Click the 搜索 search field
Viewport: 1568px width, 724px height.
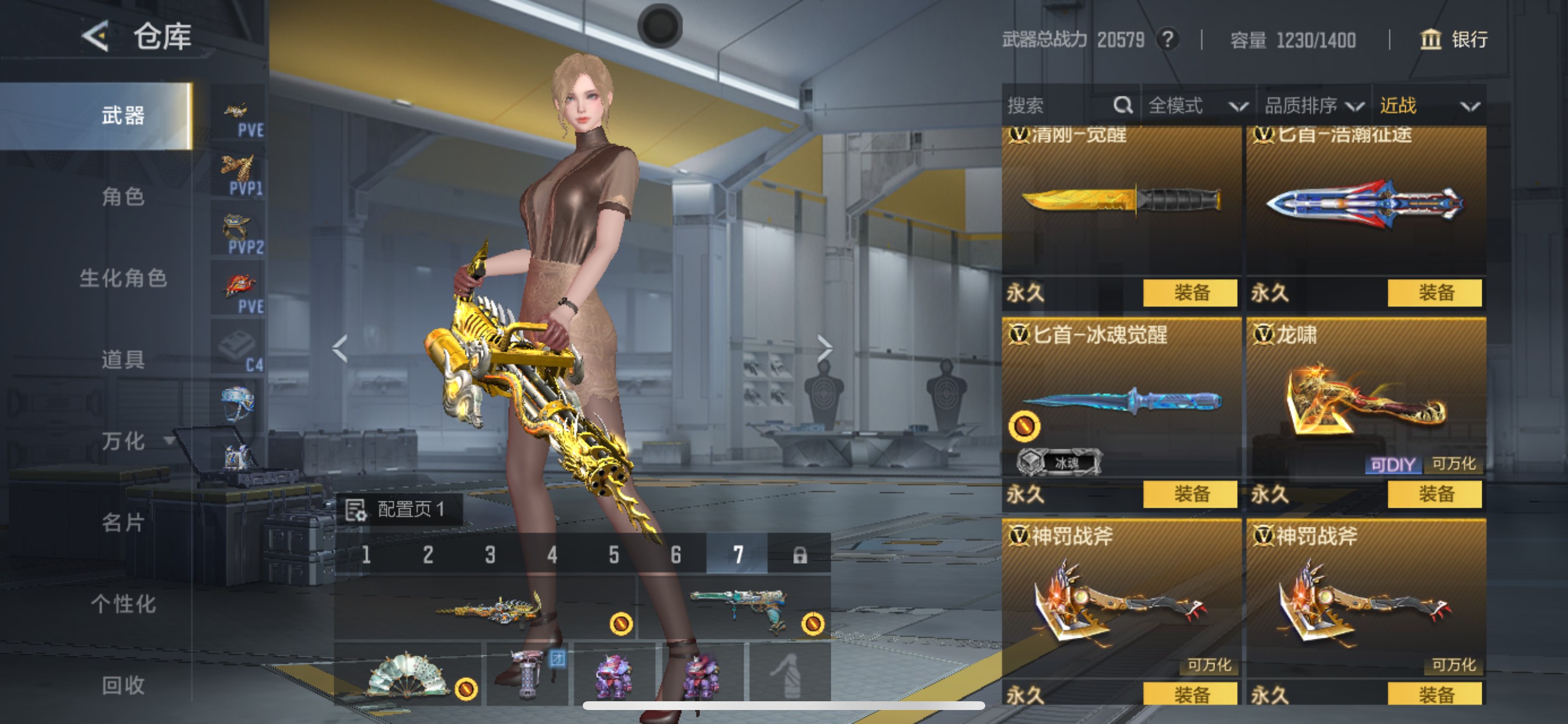1059,106
